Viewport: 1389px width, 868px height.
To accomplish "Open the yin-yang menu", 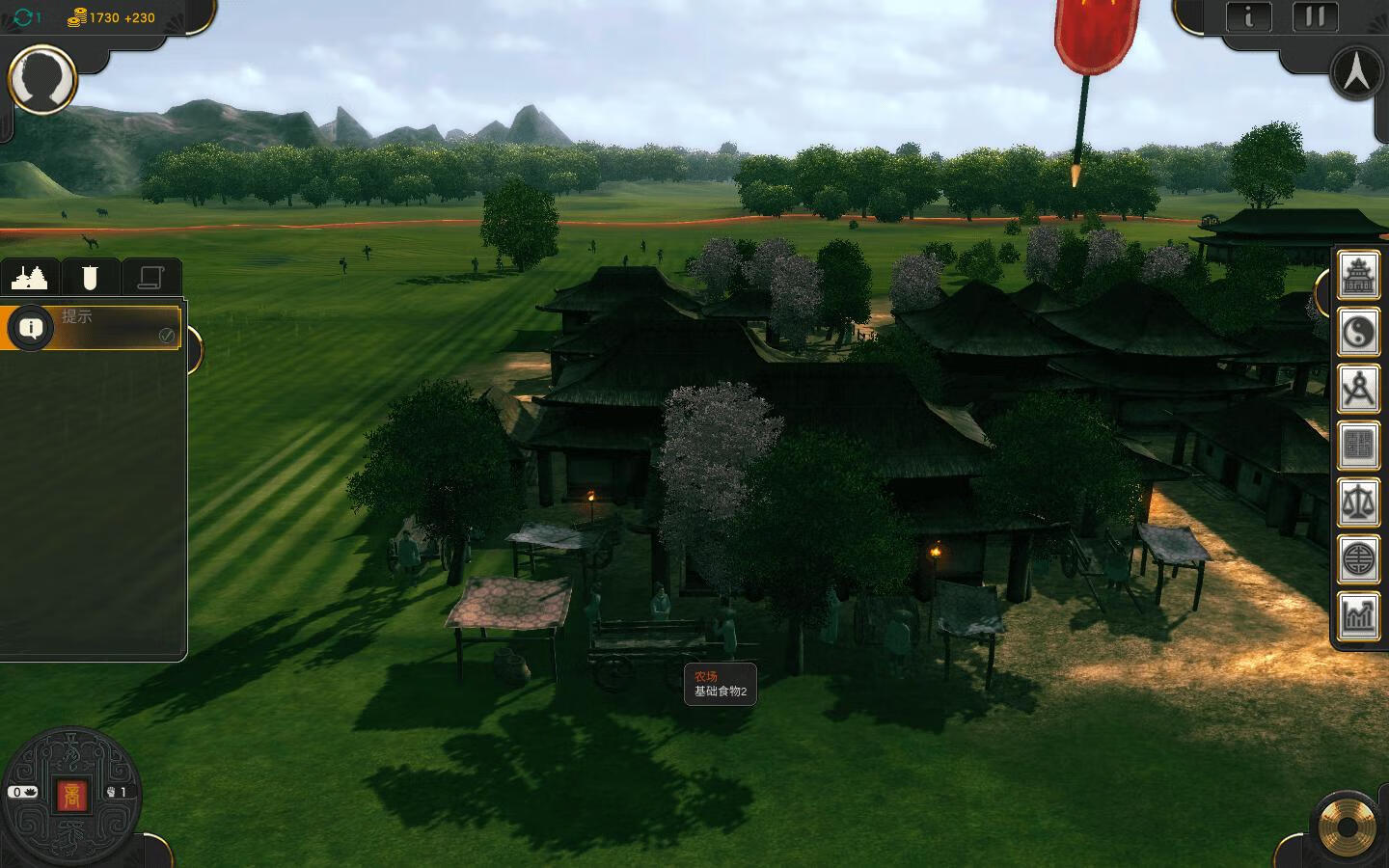I will (1358, 334).
